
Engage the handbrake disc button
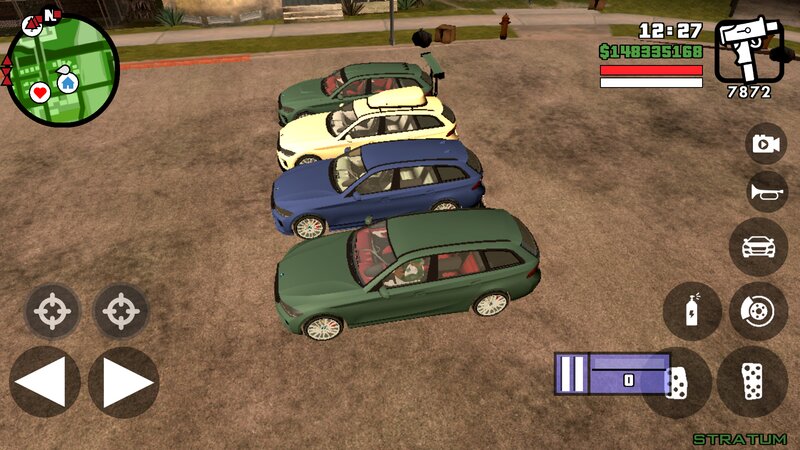[758, 311]
